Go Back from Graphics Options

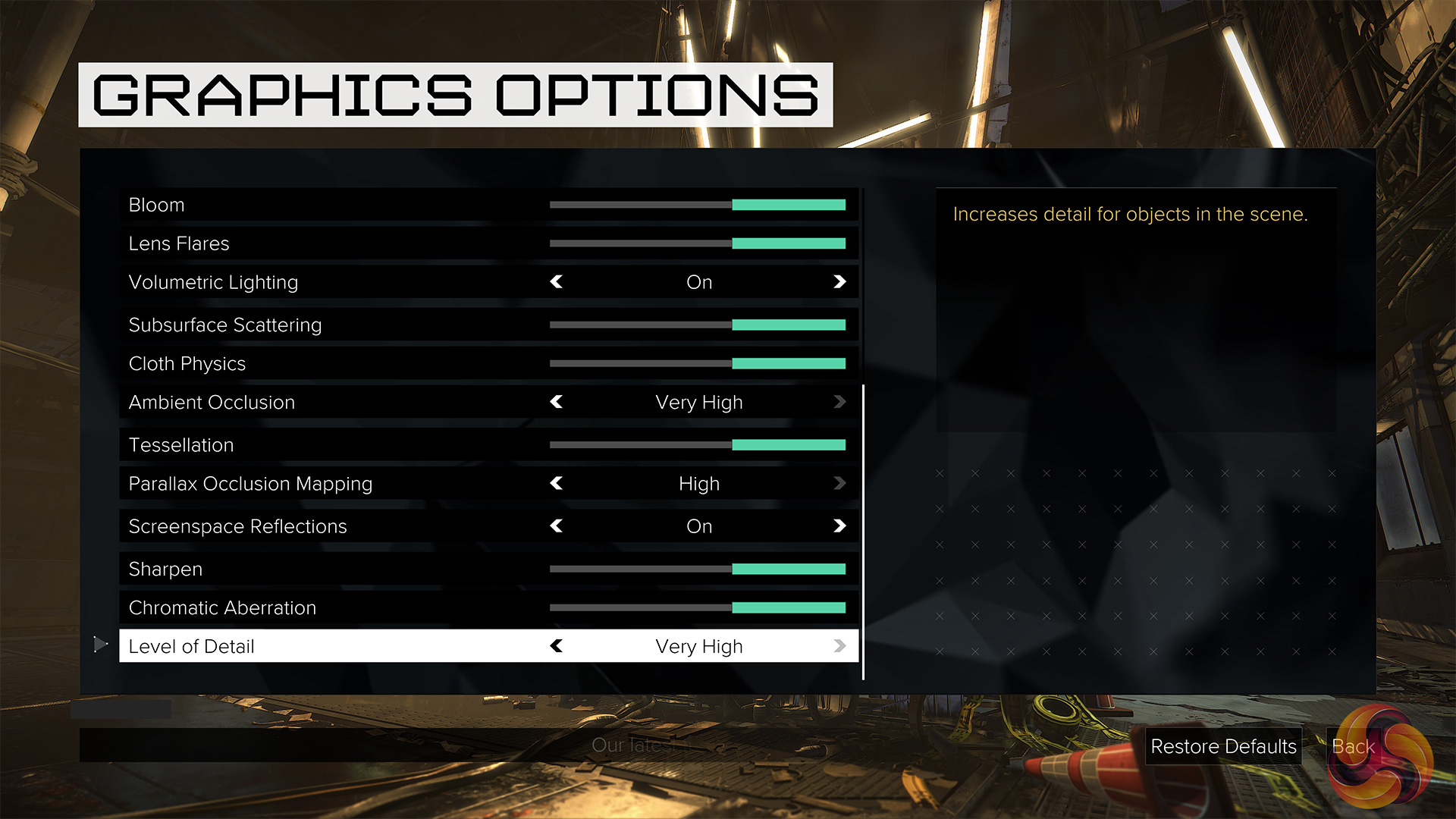coord(1353,746)
